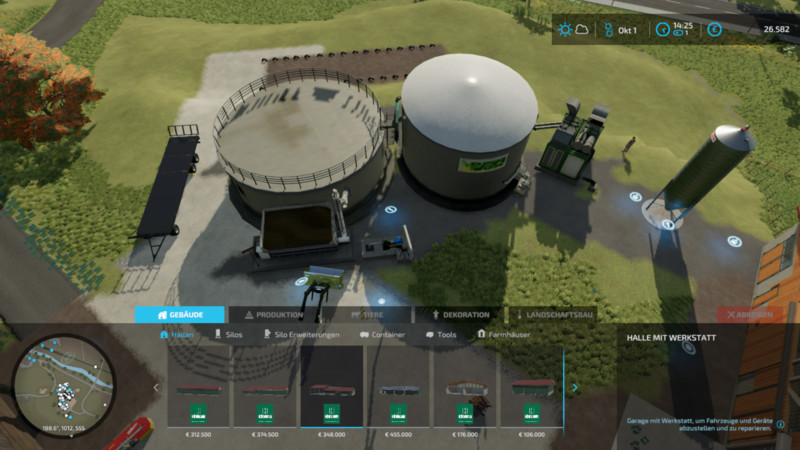Open the Produktion category tab

pyautogui.click(x=274, y=314)
